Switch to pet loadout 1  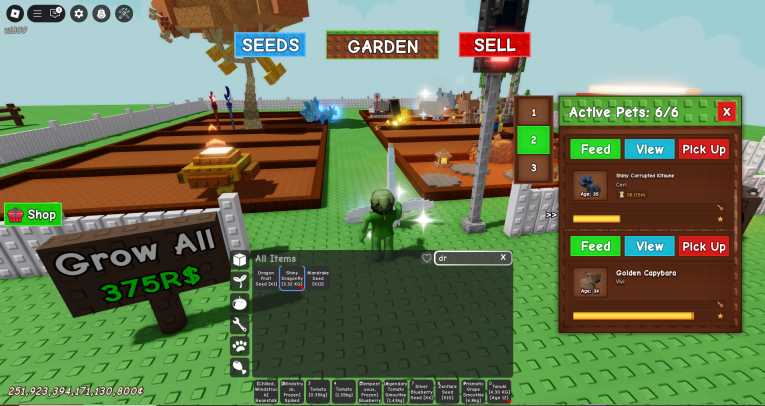coord(533,113)
